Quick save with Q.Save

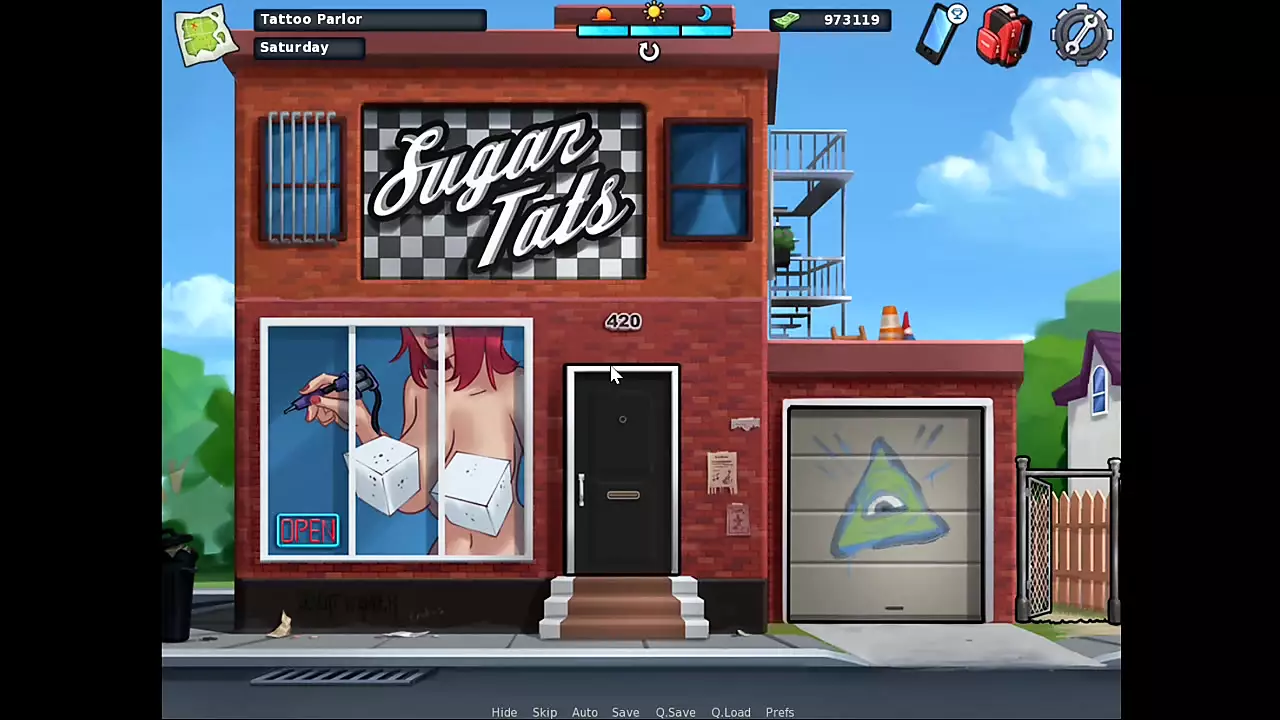[676, 712]
